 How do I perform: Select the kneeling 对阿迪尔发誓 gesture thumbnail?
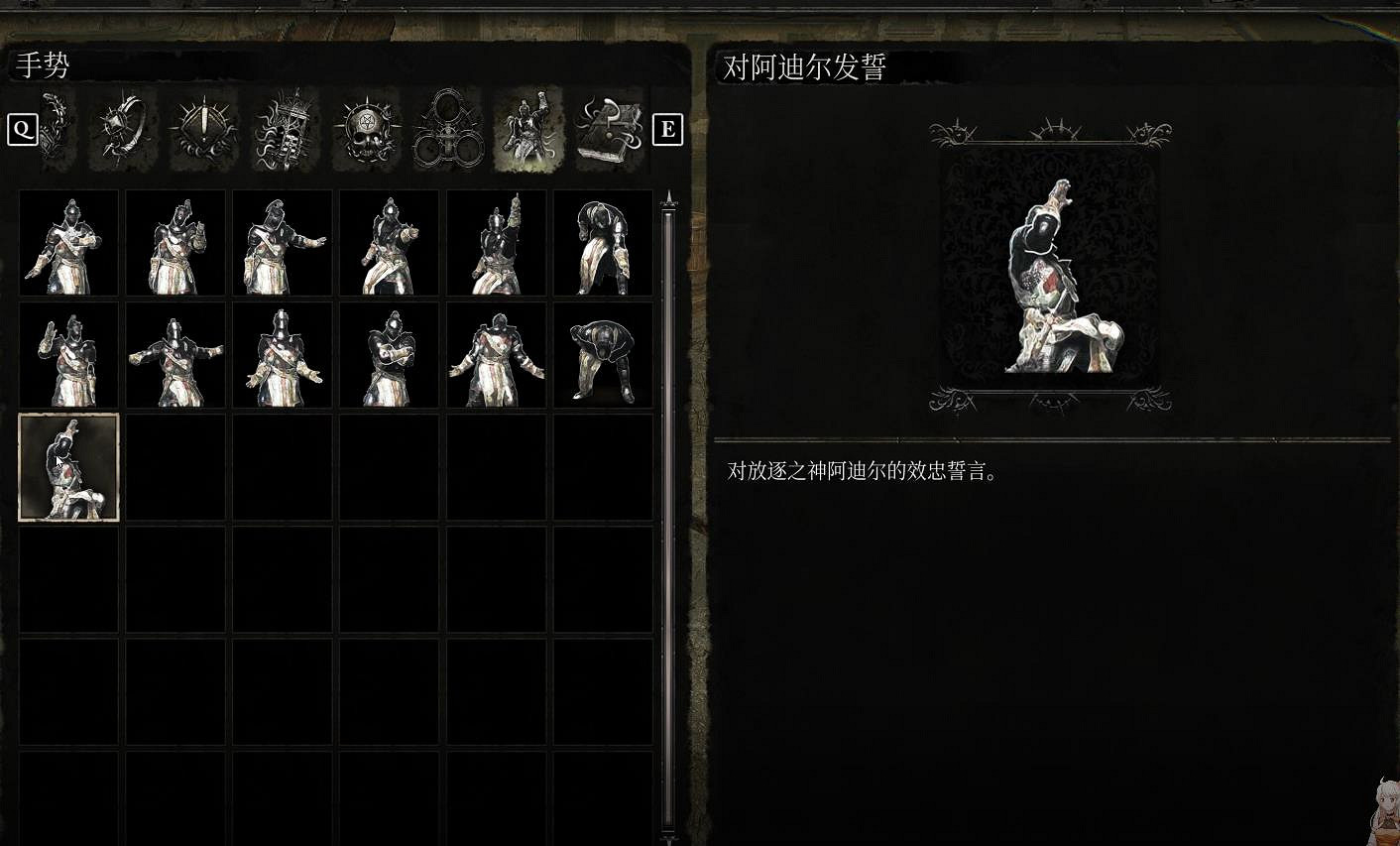[x=68, y=466]
